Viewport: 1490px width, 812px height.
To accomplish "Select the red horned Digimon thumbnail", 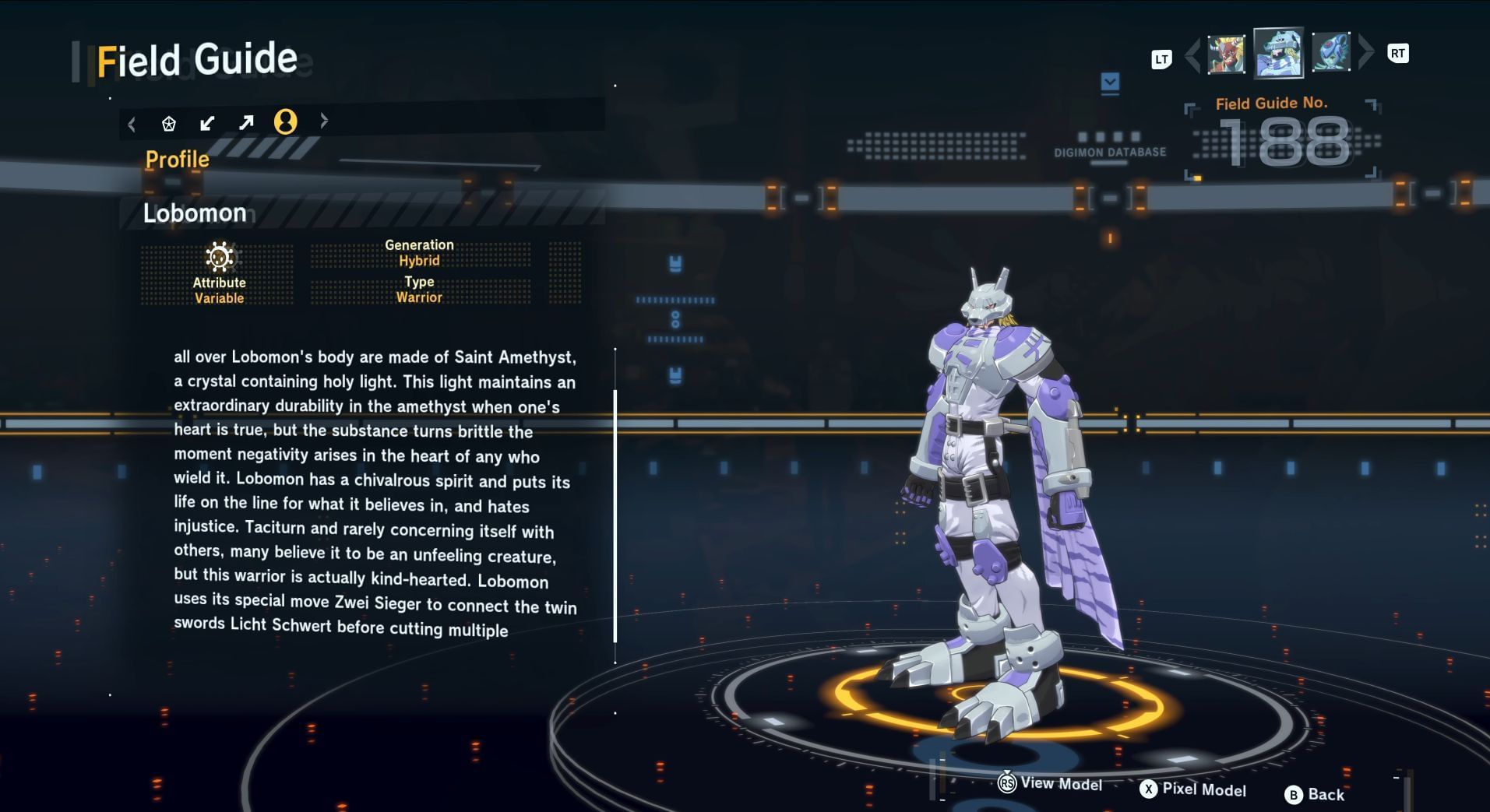I will tap(1225, 54).
